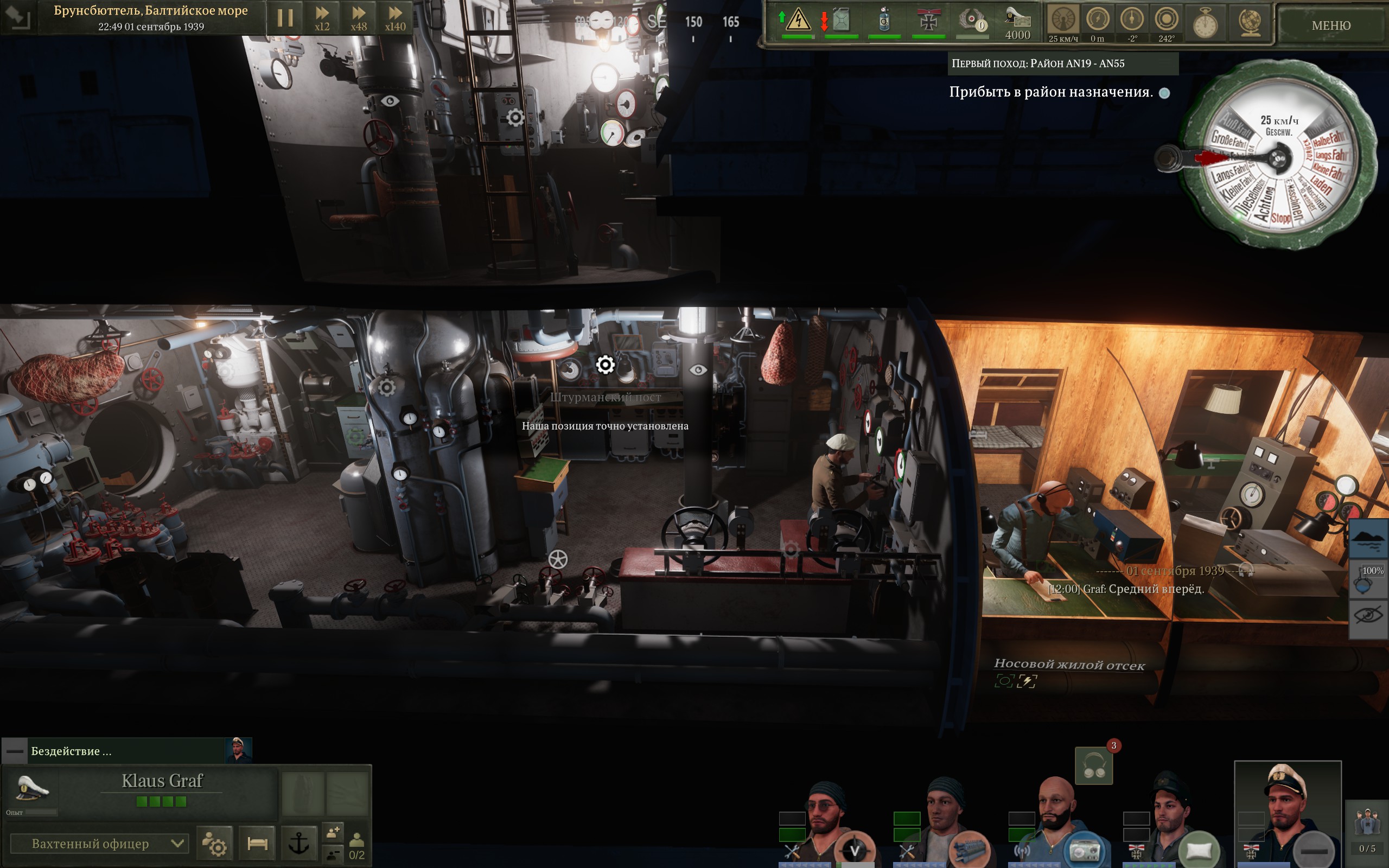Set time speed to x48
Image resolution: width=1389 pixels, height=868 pixels.
tap(359, 18)
